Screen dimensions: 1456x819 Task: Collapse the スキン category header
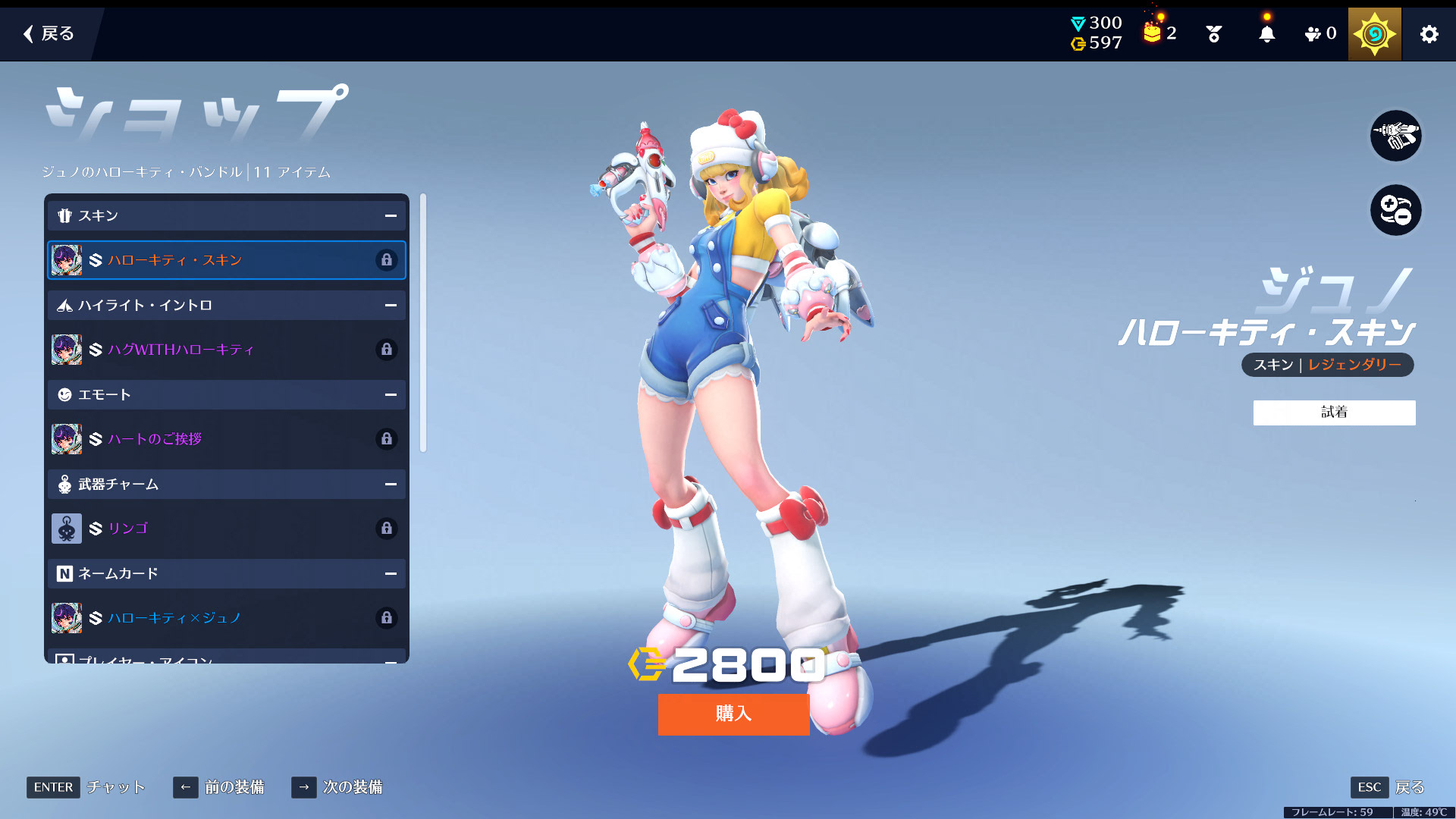coord(391,216)
